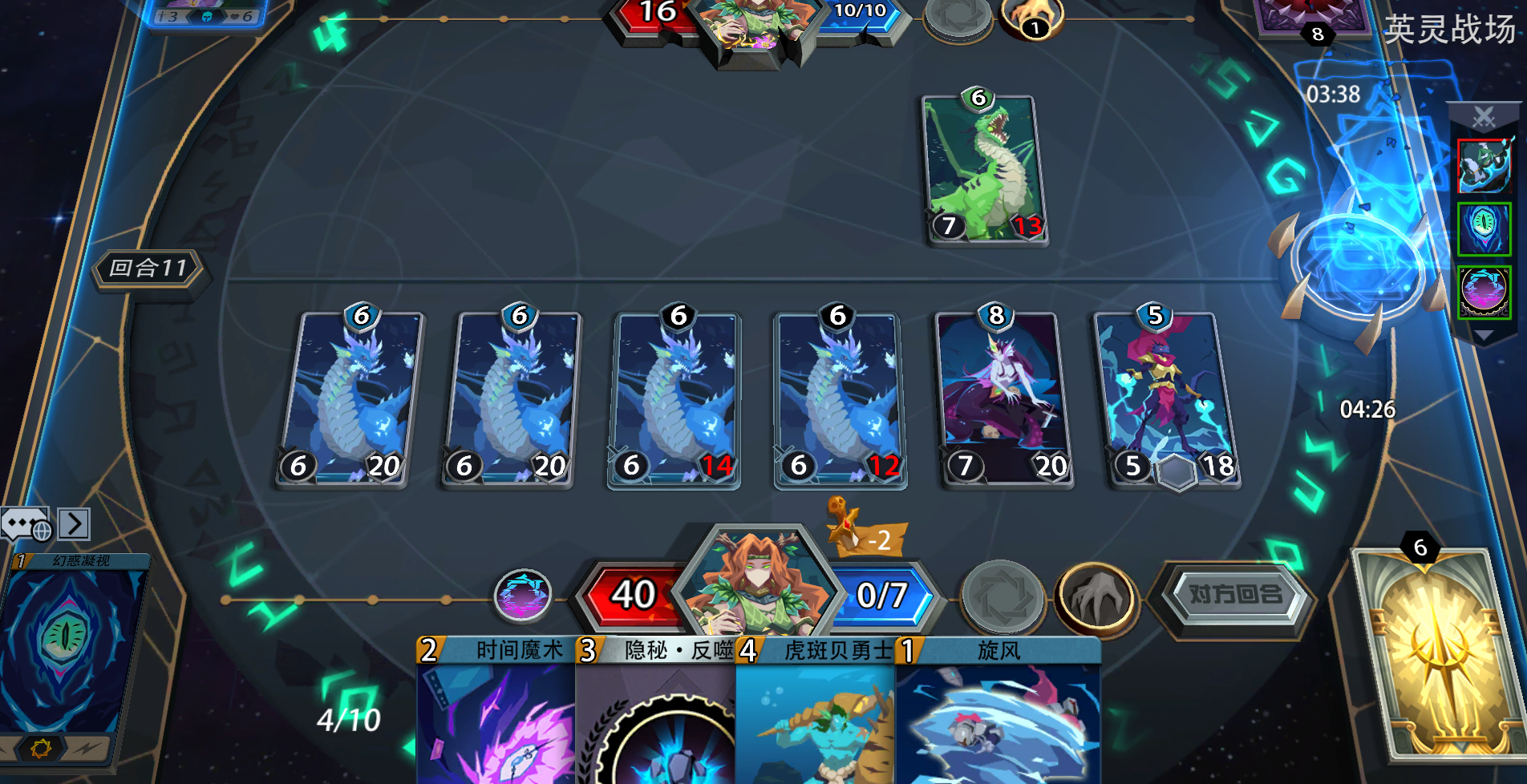Expand the chevron arrow beside the chat icon
The image size is (1527, 784).
click(75, 525)
